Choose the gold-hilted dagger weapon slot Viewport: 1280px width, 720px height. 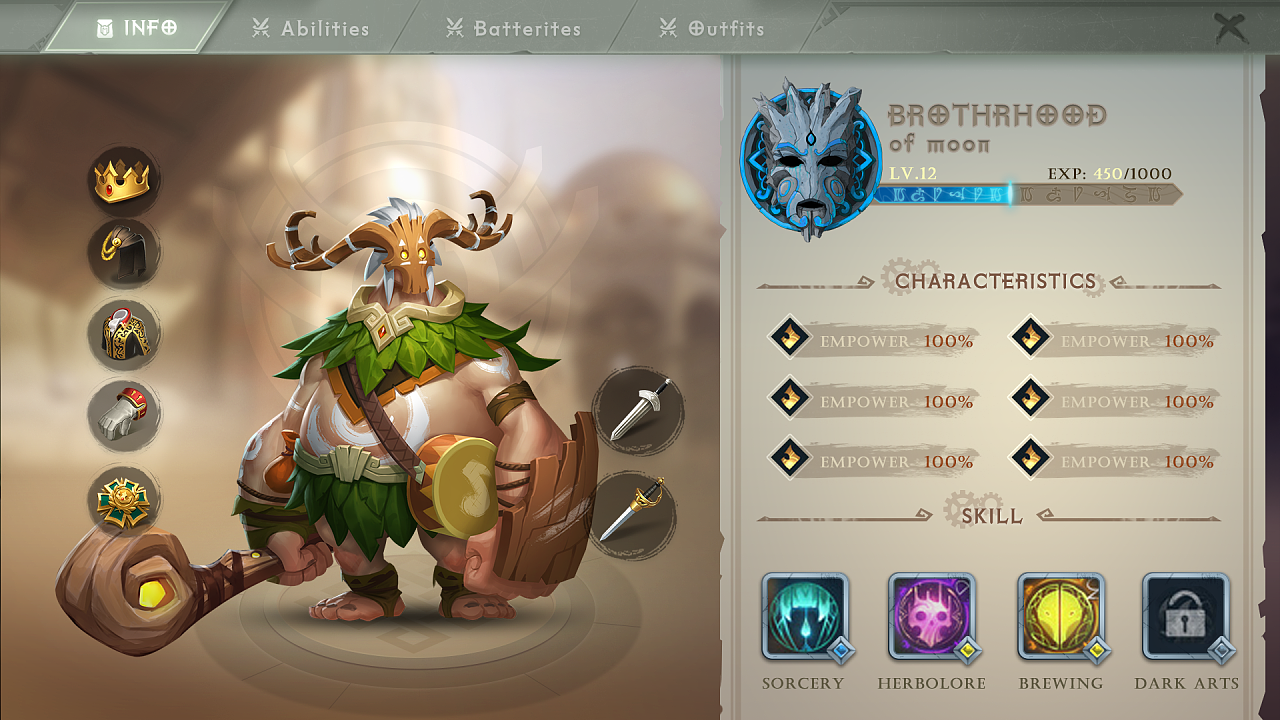pos(632,514)
